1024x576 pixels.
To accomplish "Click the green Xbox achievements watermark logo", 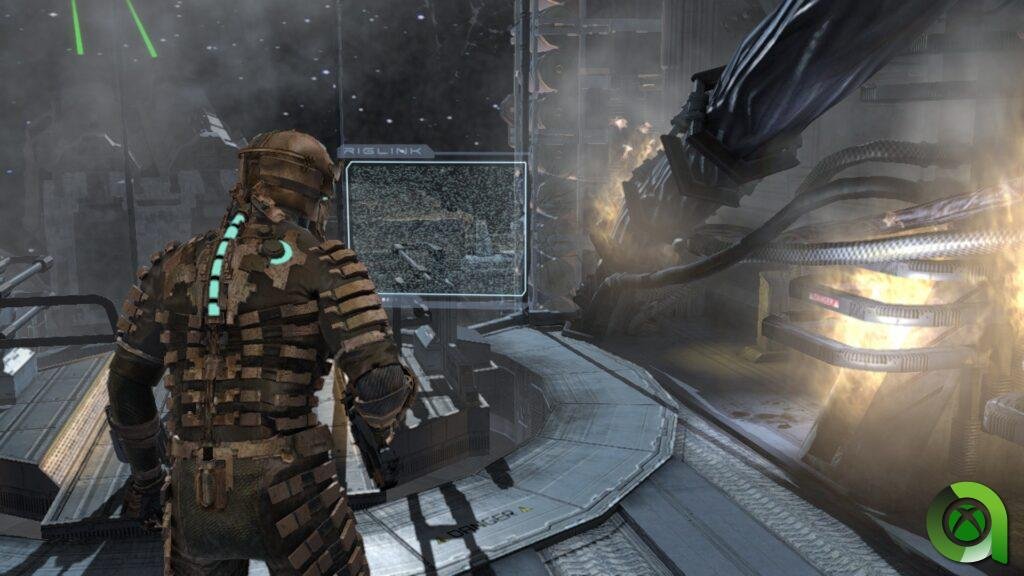I will click(964, 523).
